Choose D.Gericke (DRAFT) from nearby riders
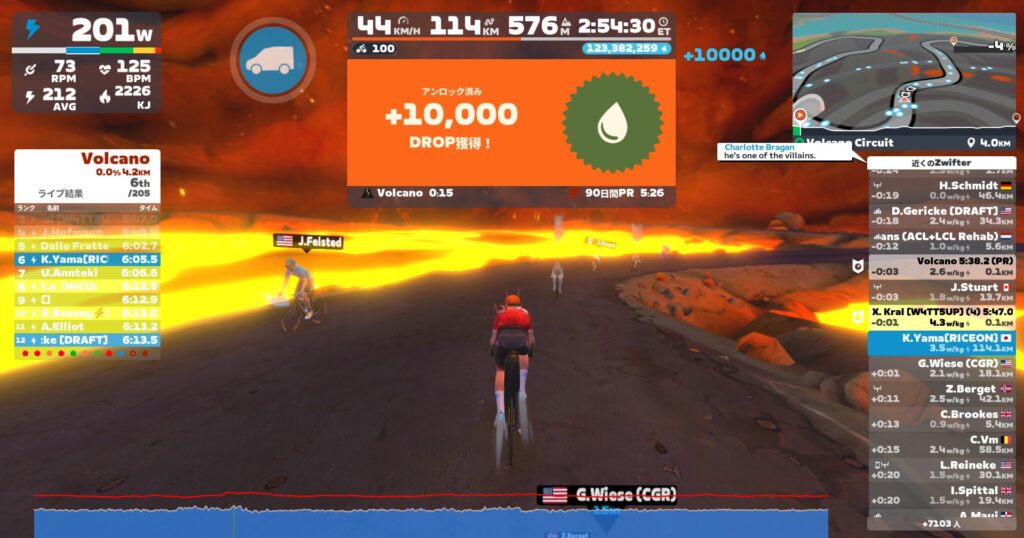This screenshot has height=538, width=1024. pos(940,215)
